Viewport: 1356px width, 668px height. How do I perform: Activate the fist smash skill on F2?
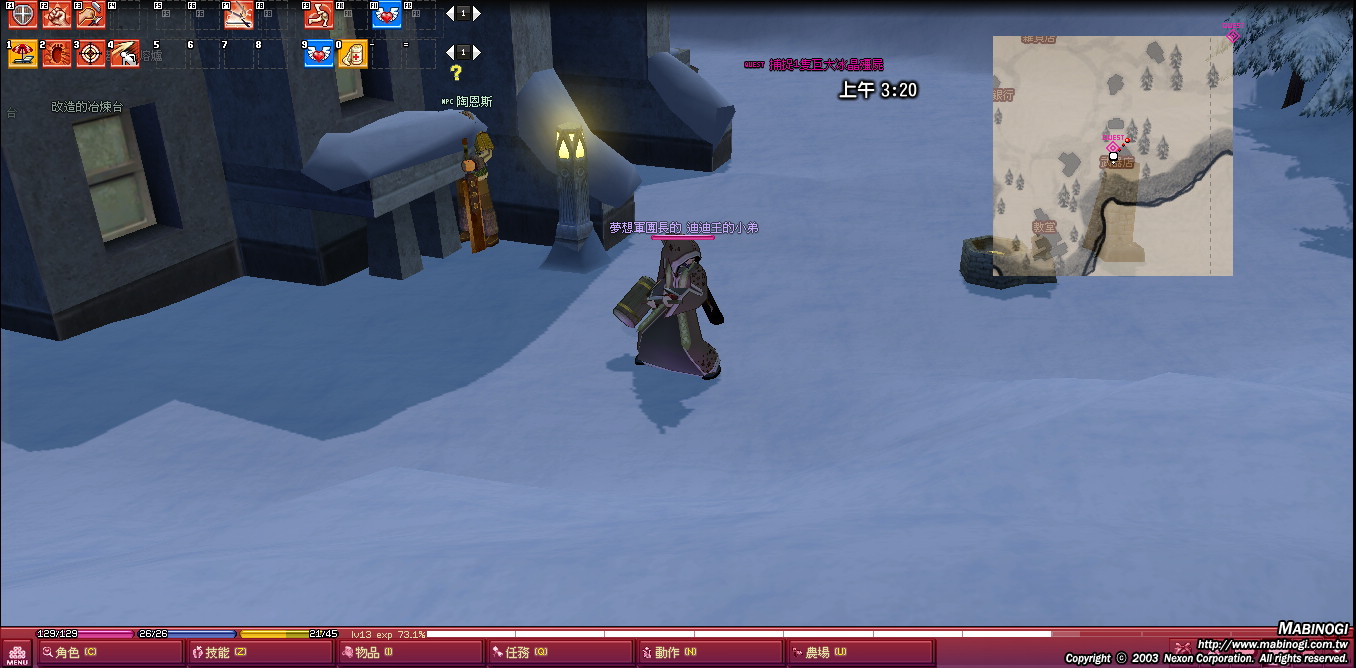click(x=56, y=14)
